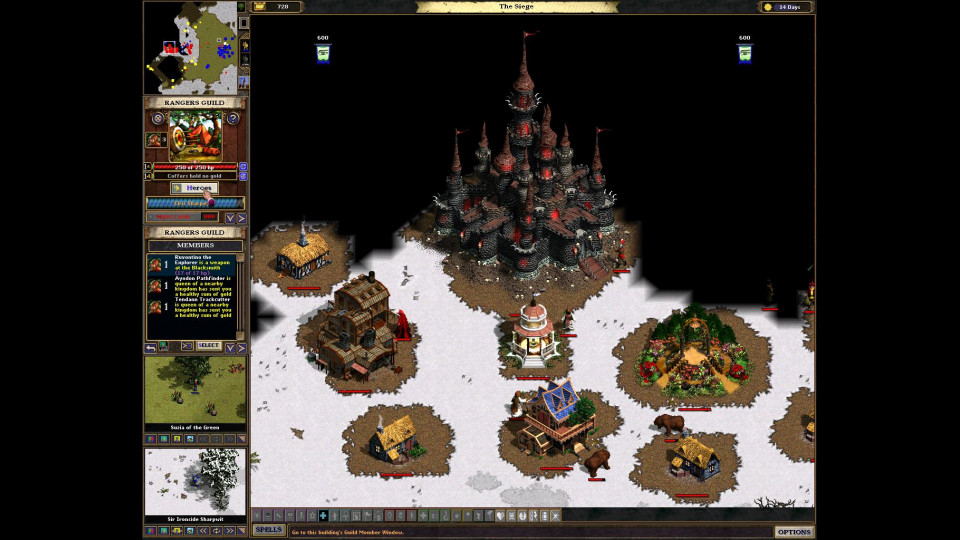Image resolution: width=960 pixels, height=540 pixels.
Task: Open the Spells panel
Action: [268, 530]
